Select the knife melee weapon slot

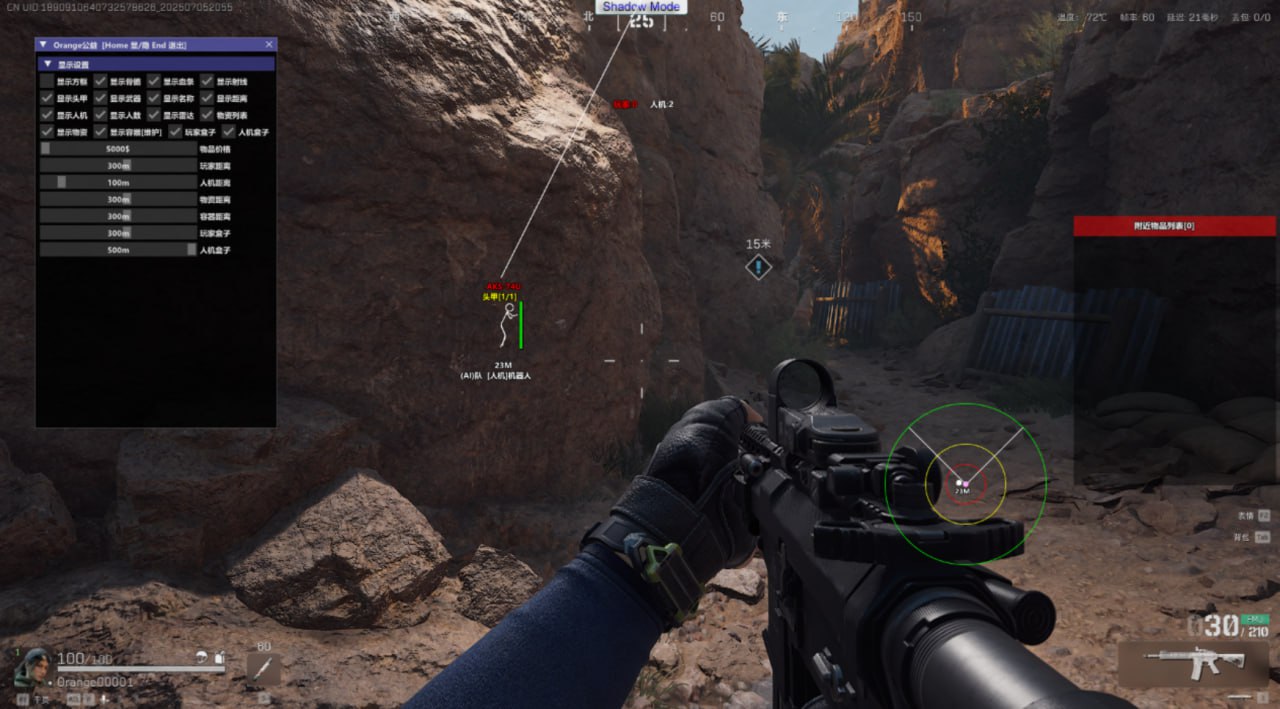coord(264,669)
